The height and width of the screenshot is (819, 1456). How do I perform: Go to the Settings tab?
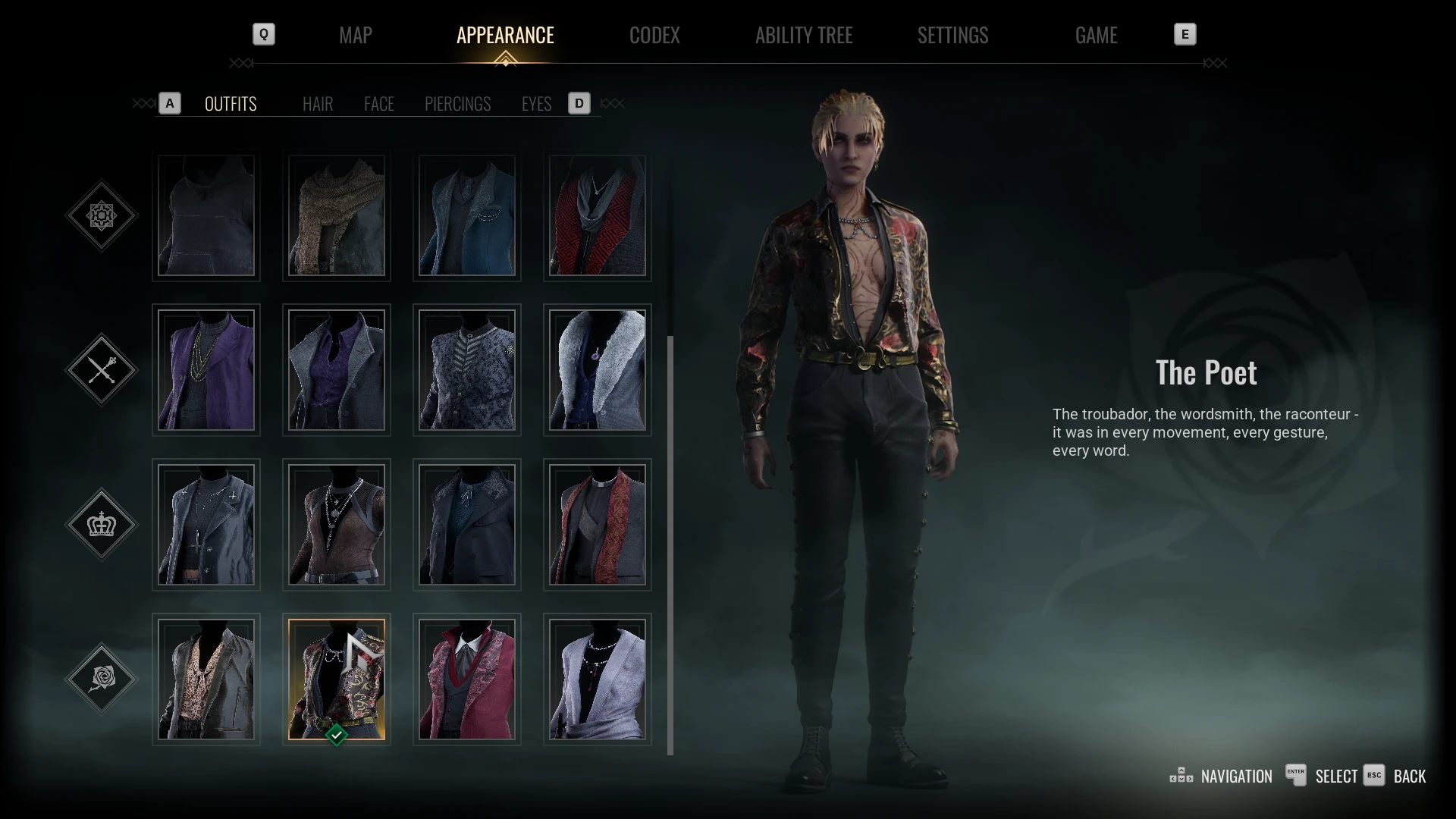(952, 35)
